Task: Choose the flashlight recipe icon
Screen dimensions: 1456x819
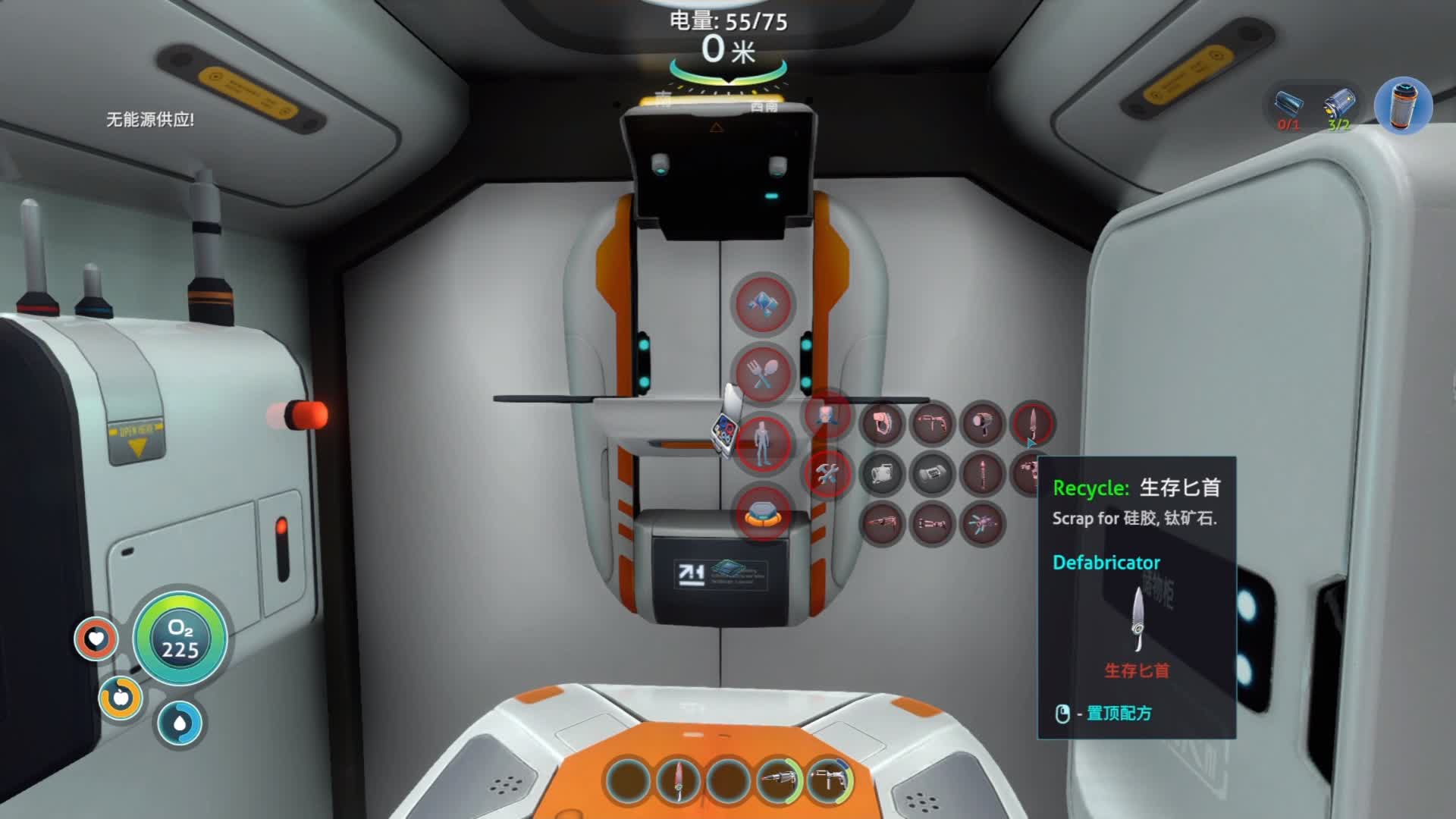Action: coord(983,422)
